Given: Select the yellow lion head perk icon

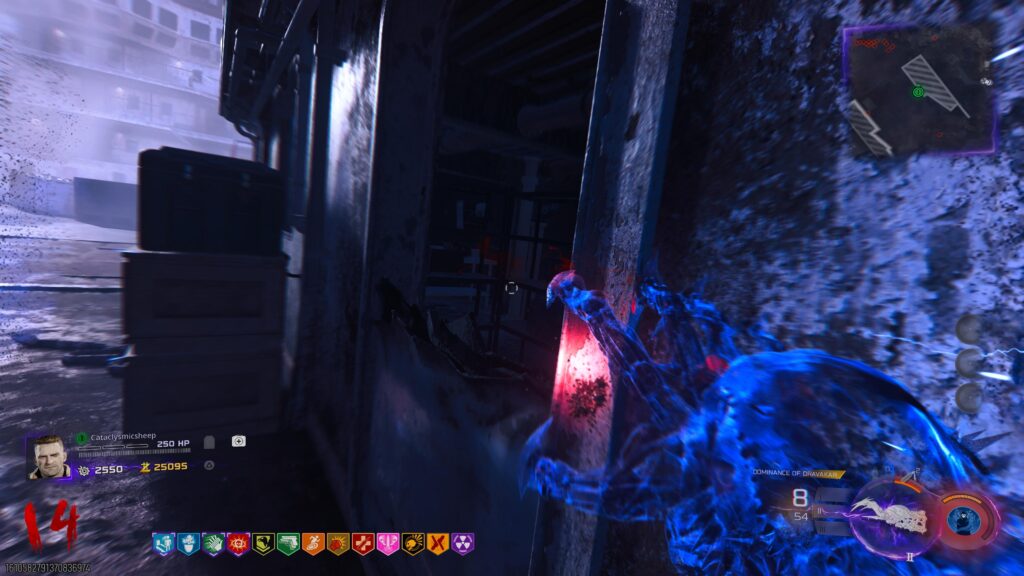Looking at the screenshot, I should pos(413,544).
